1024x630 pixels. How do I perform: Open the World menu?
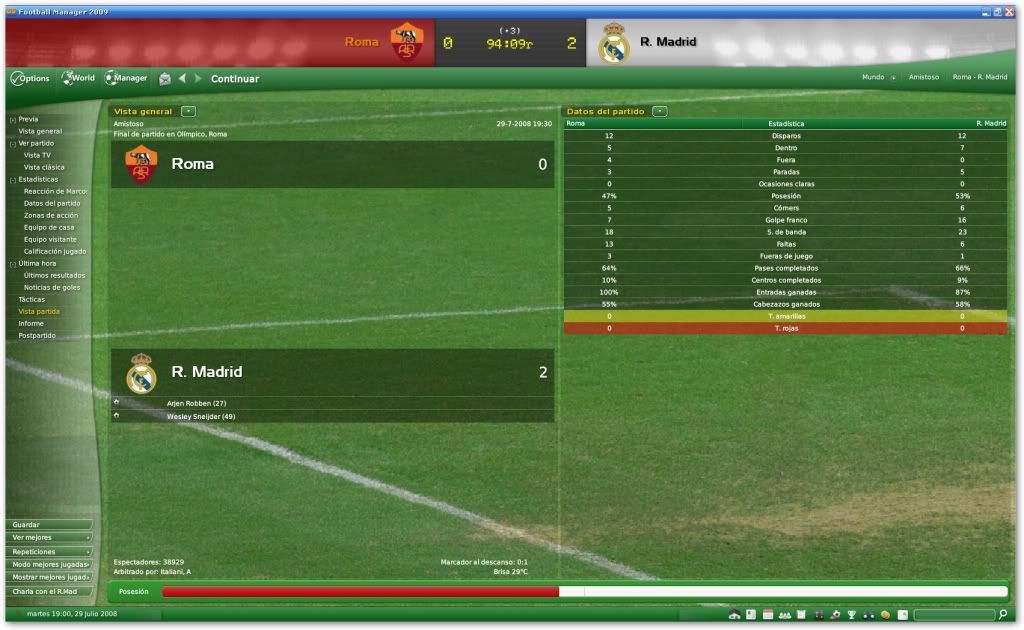[79, 78]
